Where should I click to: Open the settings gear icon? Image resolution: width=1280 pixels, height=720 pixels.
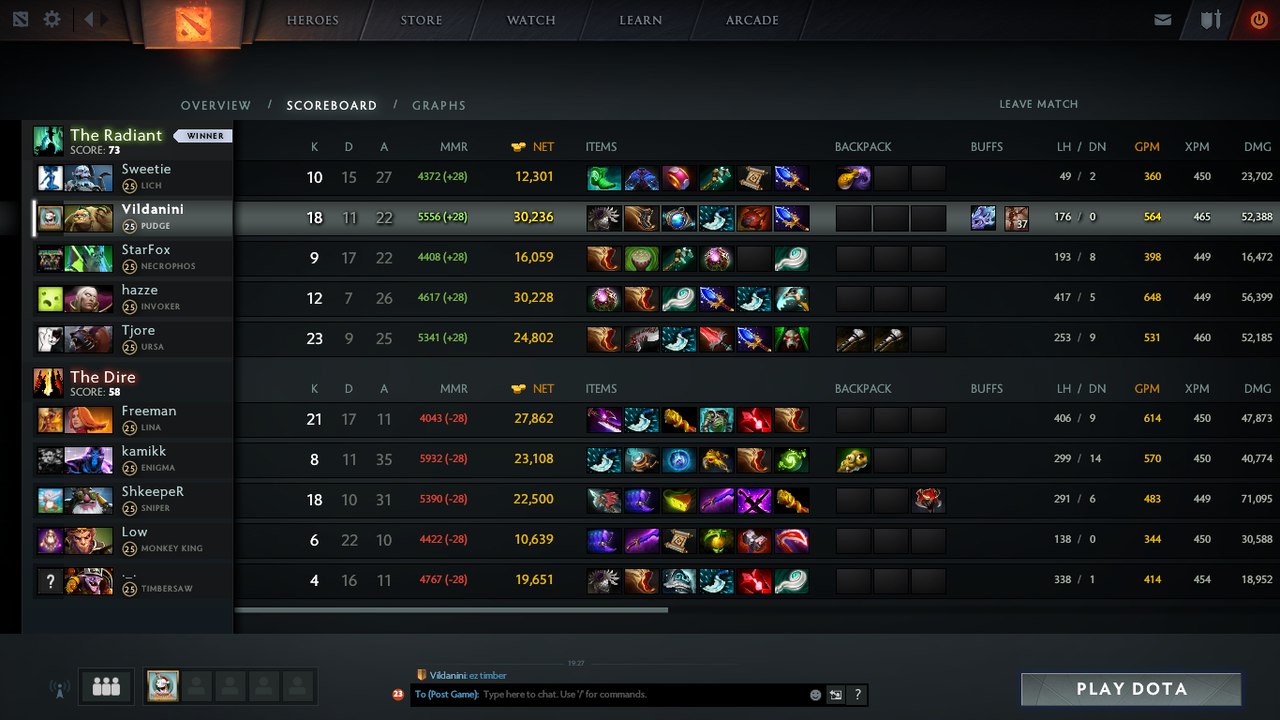click(x=52, y=19)
